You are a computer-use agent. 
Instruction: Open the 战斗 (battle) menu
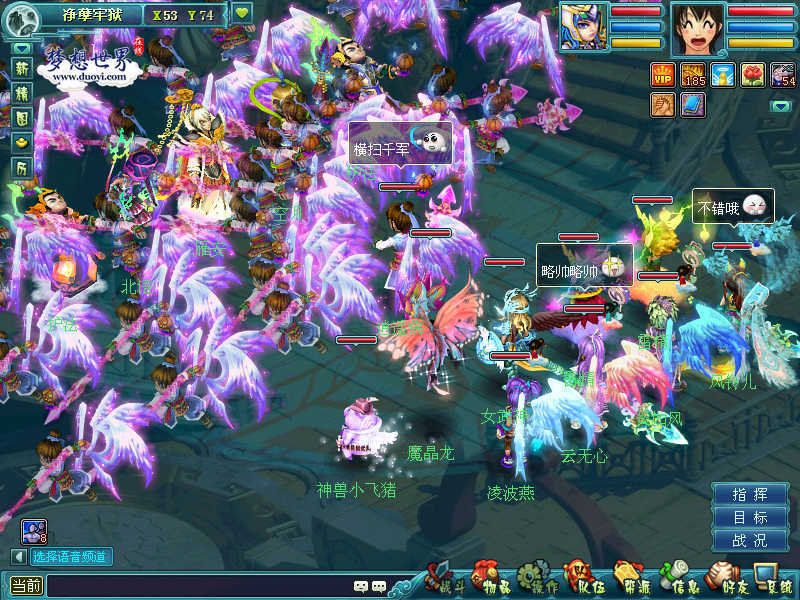441,578
